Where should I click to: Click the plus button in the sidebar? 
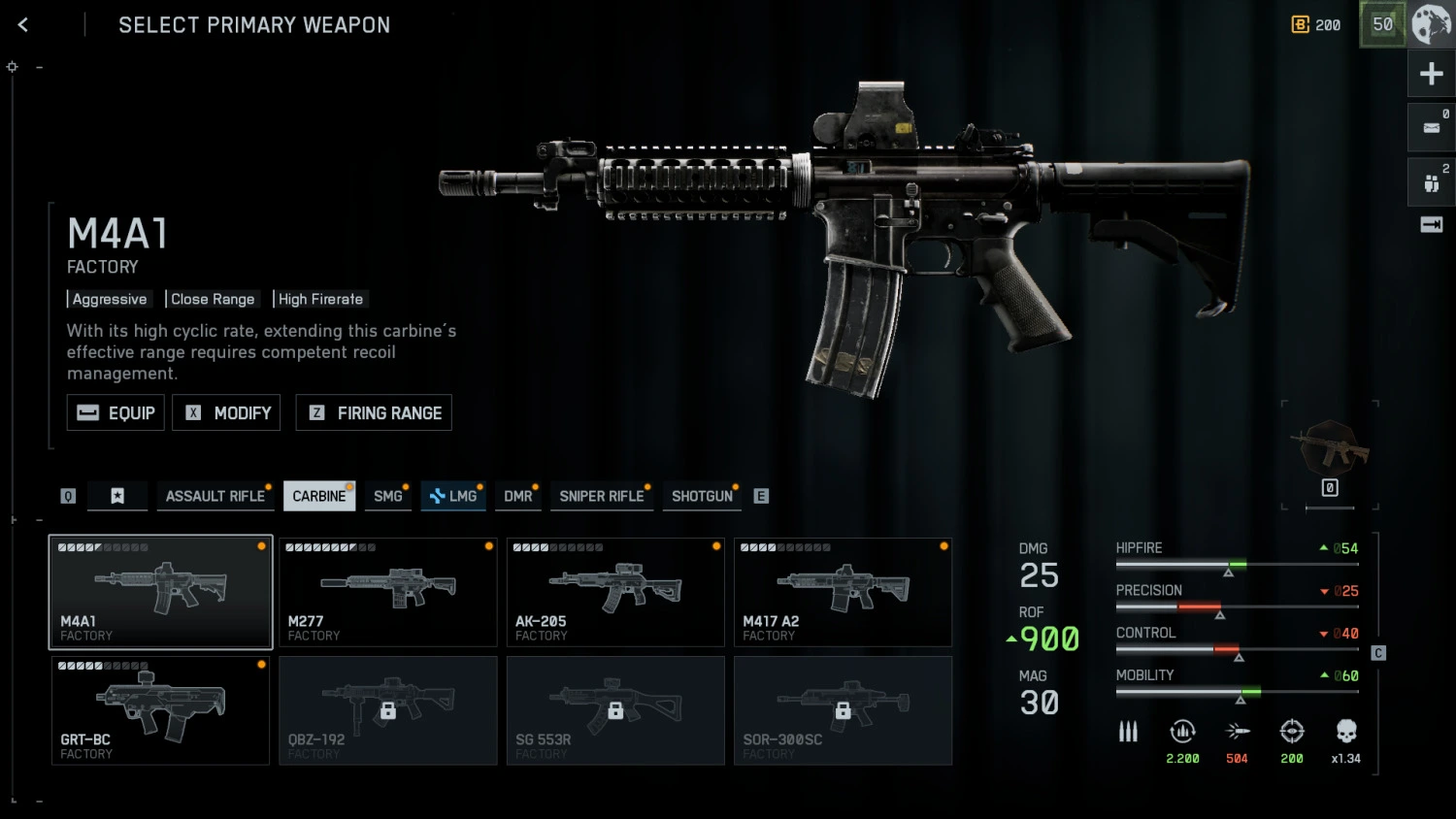pos(1431,74)
